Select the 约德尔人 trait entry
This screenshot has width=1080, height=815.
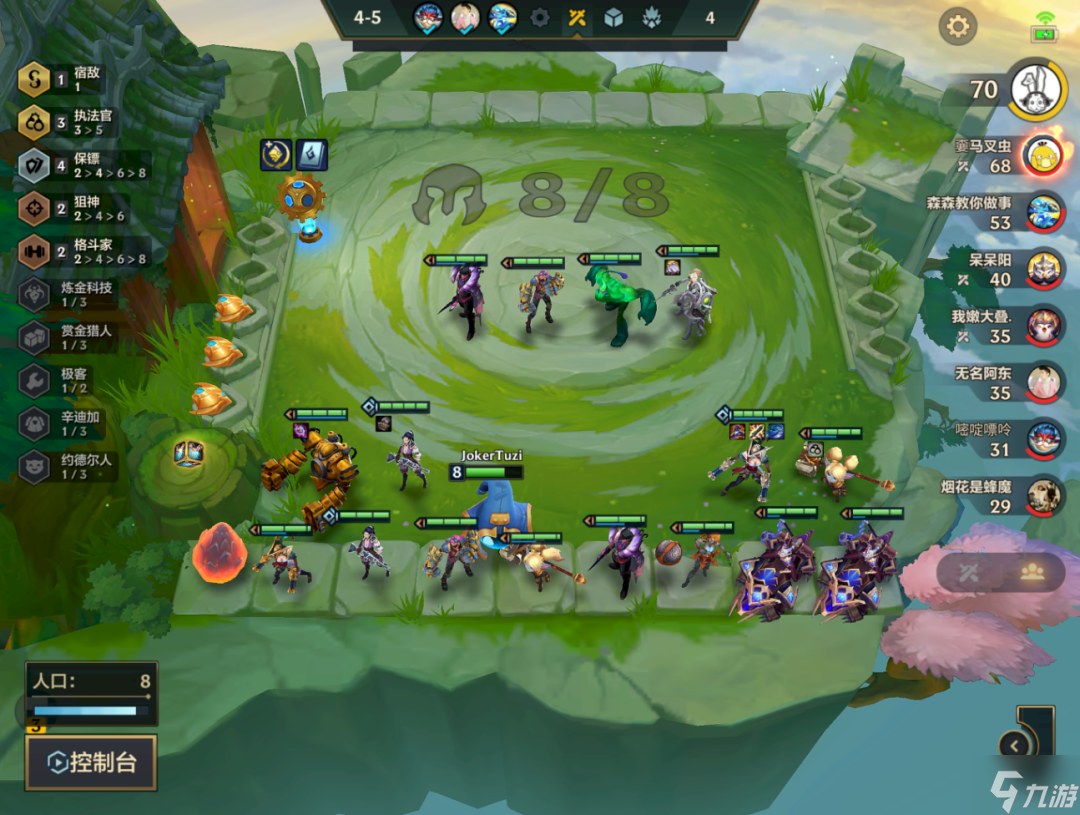[34, 466]
